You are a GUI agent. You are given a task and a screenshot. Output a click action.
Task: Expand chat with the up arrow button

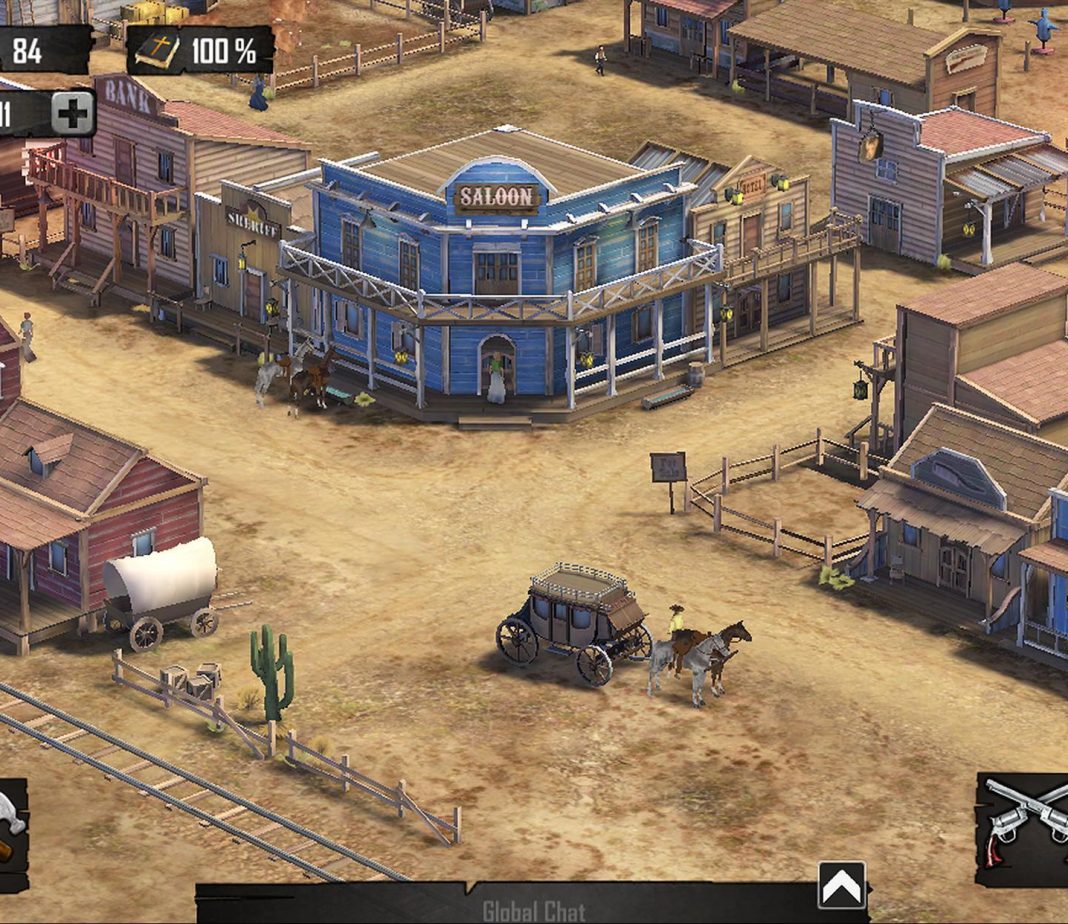click(842, 884)
